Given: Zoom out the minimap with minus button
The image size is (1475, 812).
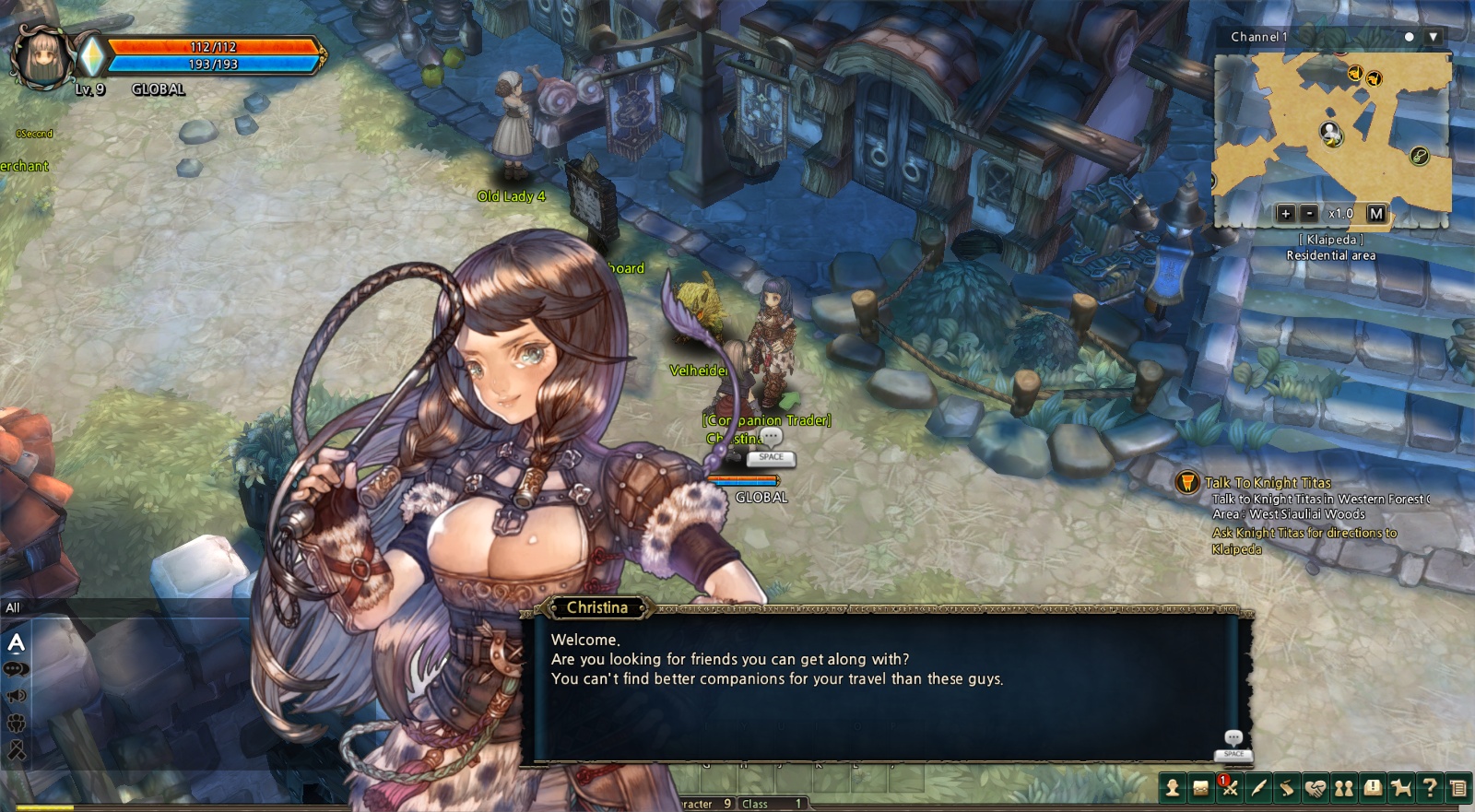Looking at the screenshot, I should click(1309, 214).
